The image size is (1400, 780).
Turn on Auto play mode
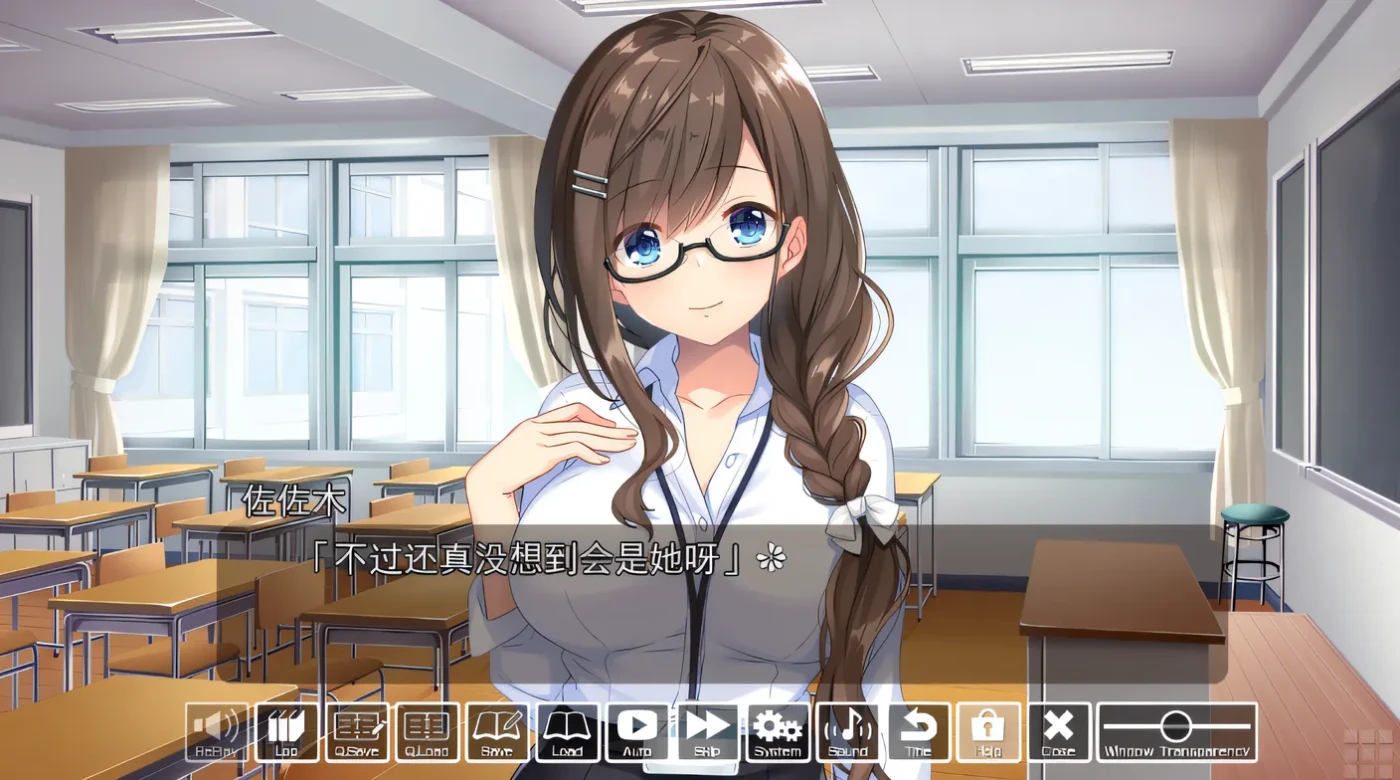click(637, 732)
